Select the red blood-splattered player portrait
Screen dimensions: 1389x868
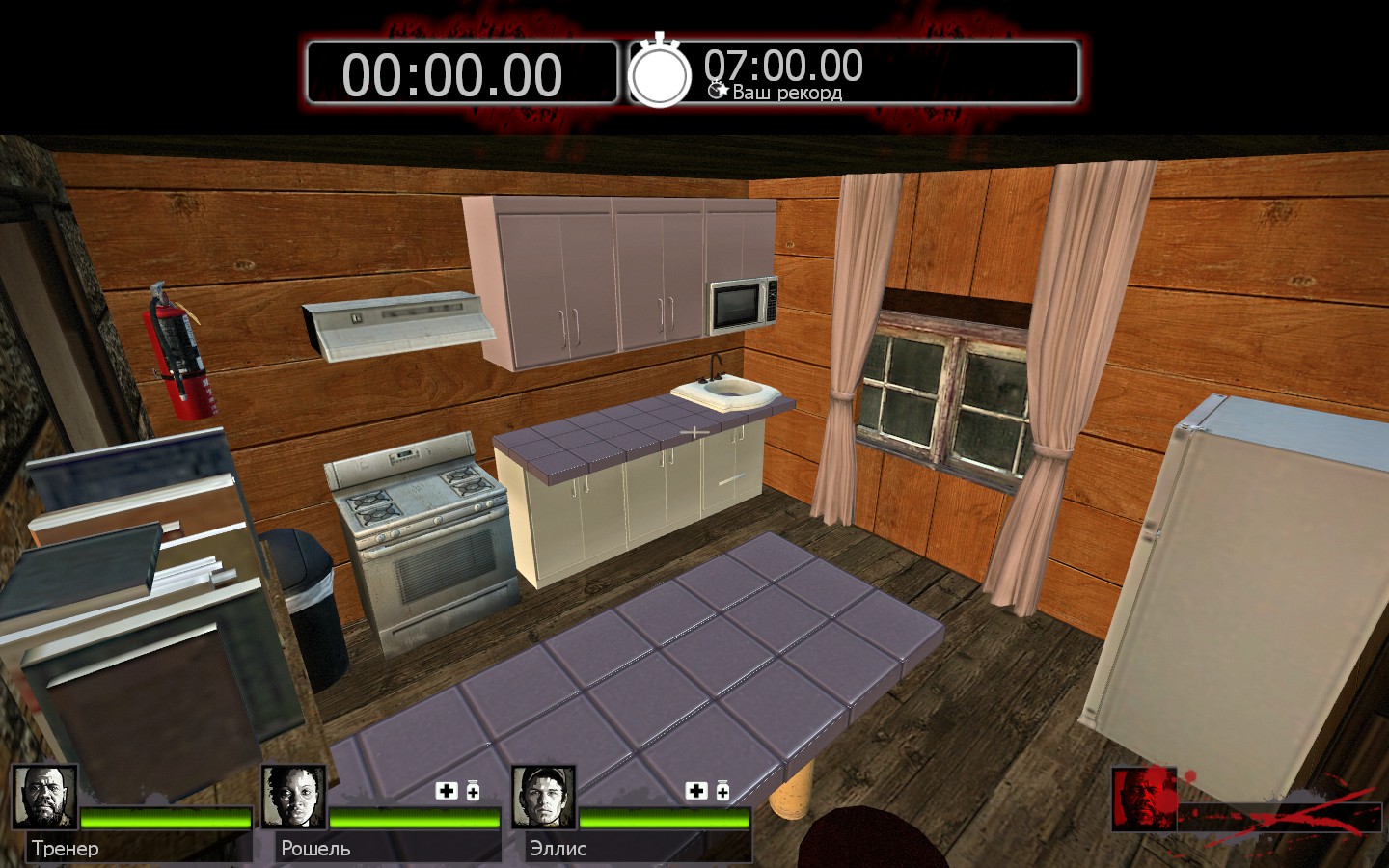click(1144, 799)
